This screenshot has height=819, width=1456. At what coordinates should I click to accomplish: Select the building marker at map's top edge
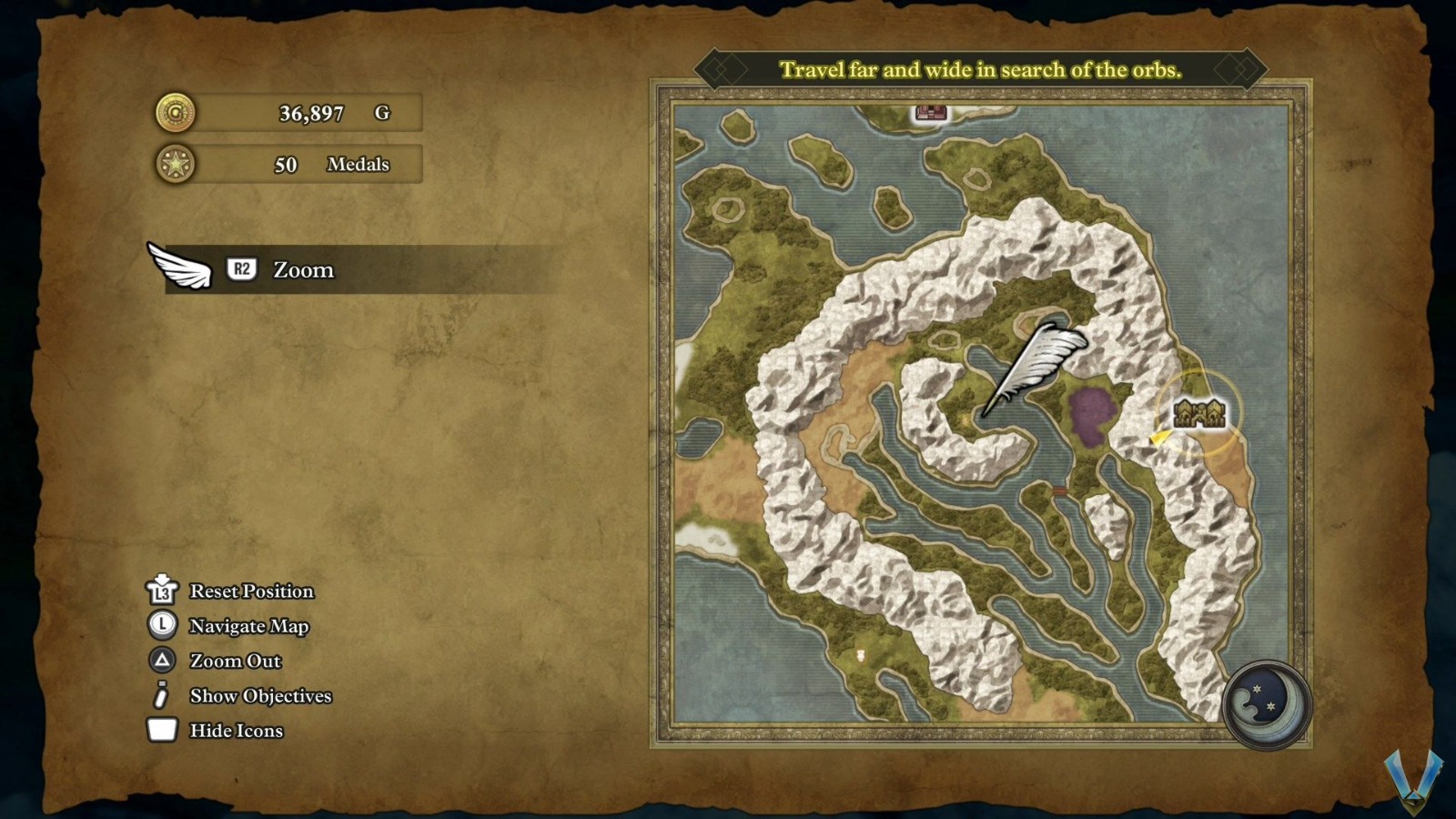click(930, 113)
